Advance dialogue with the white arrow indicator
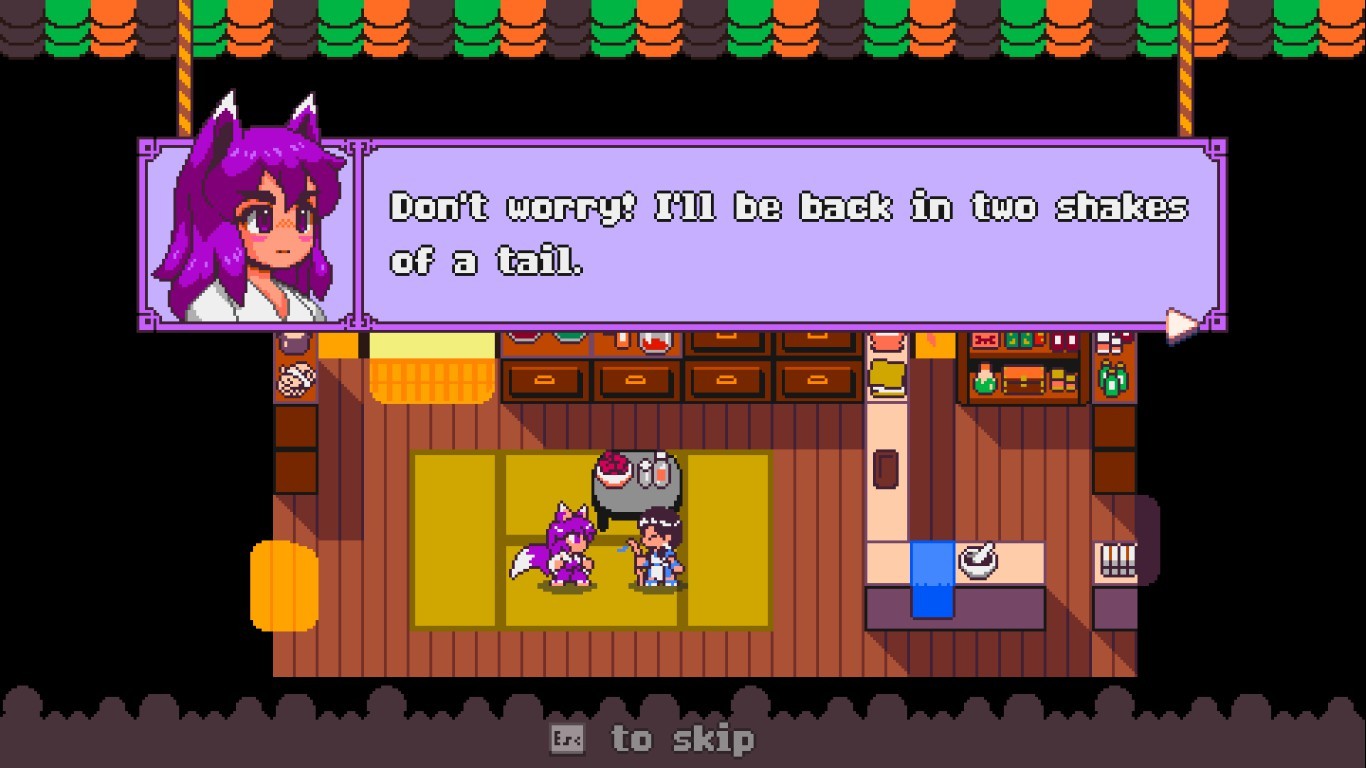 [x=1182, y=324]
